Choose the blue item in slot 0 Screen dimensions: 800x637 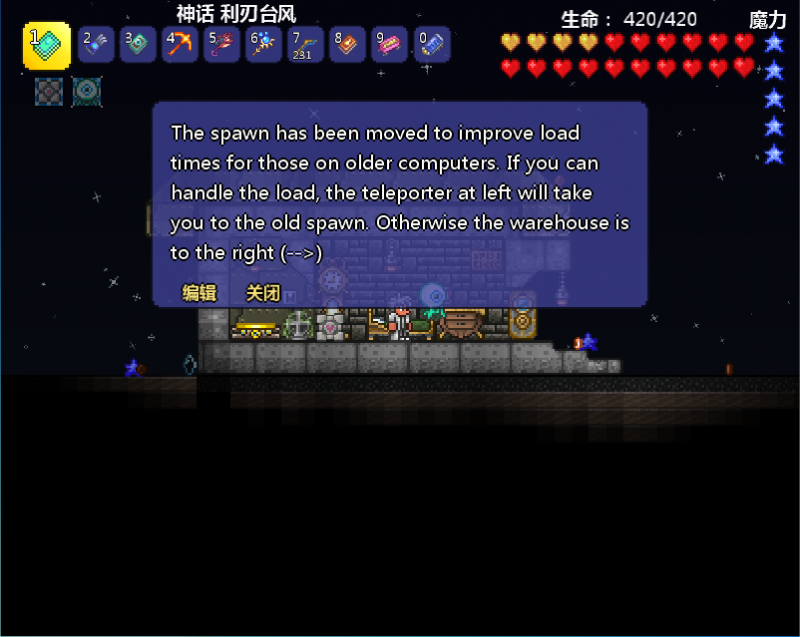click(432, 45)
